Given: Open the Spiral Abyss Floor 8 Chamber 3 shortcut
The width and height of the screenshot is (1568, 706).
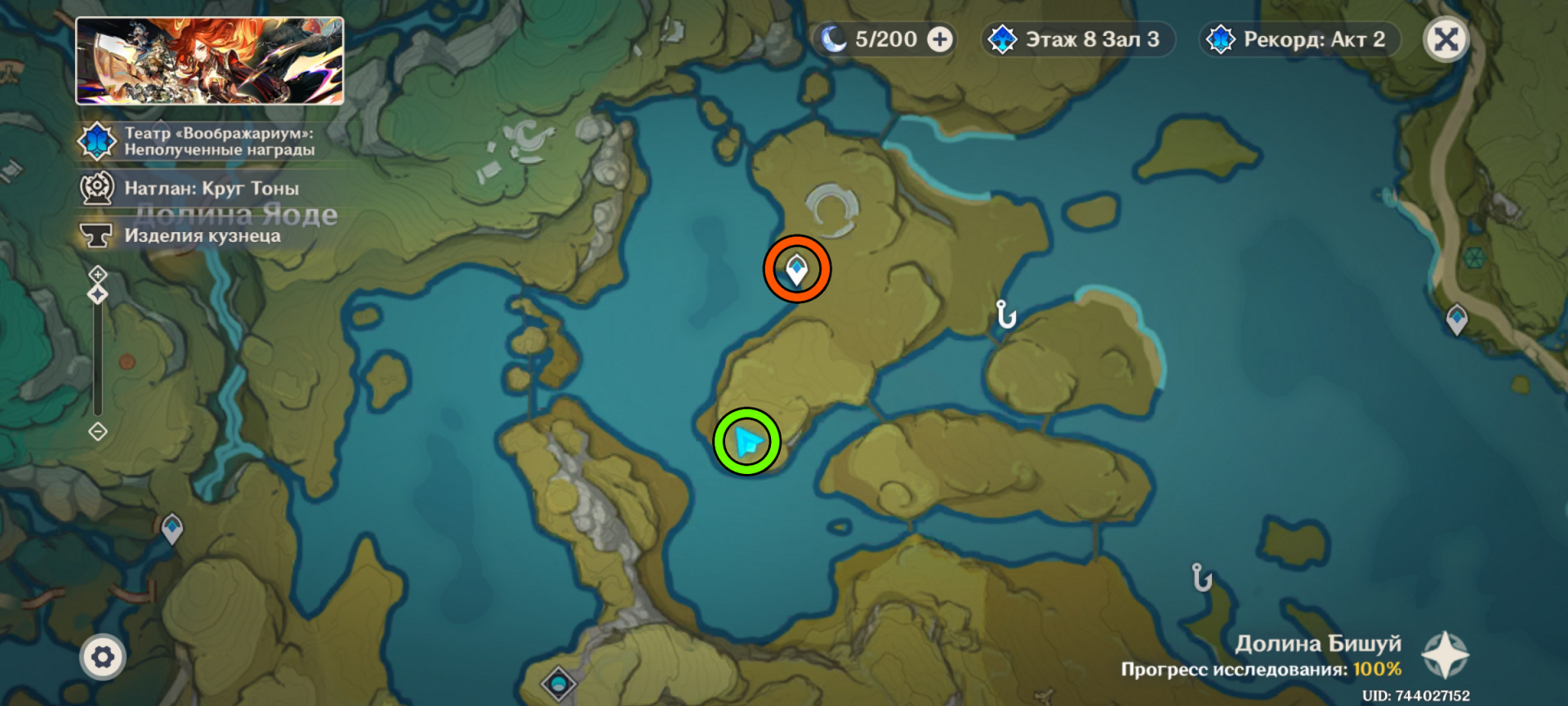Looking at the screenshot, I should (x=1078, y=39).
